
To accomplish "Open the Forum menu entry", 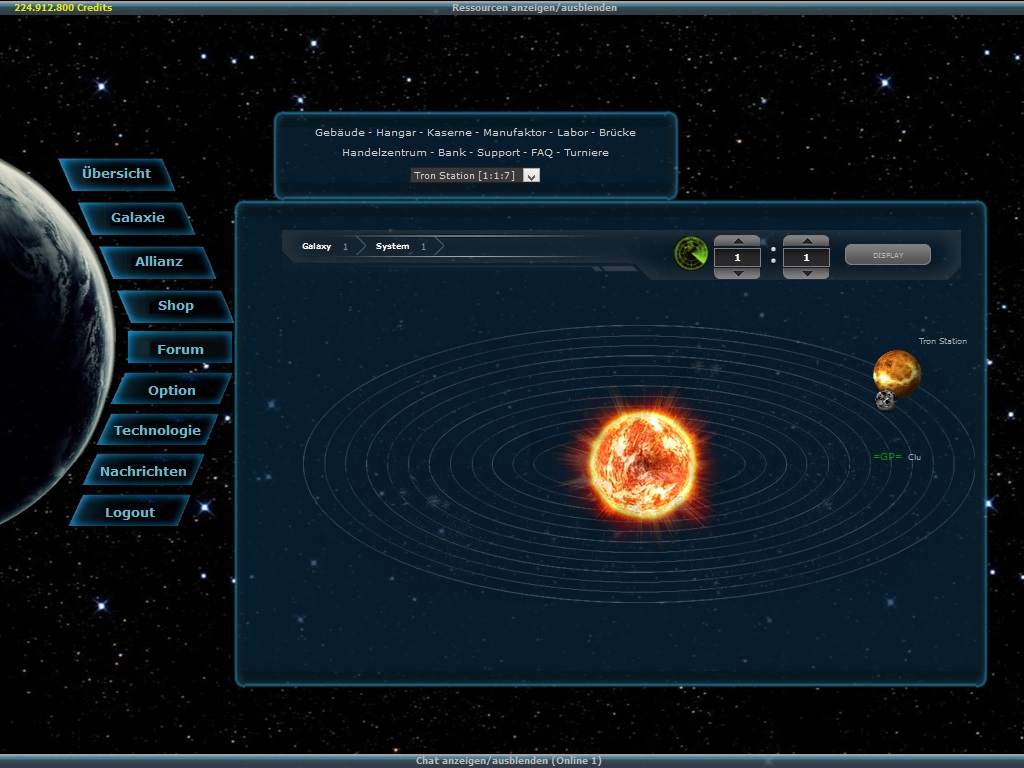I will tap(180, 349).
